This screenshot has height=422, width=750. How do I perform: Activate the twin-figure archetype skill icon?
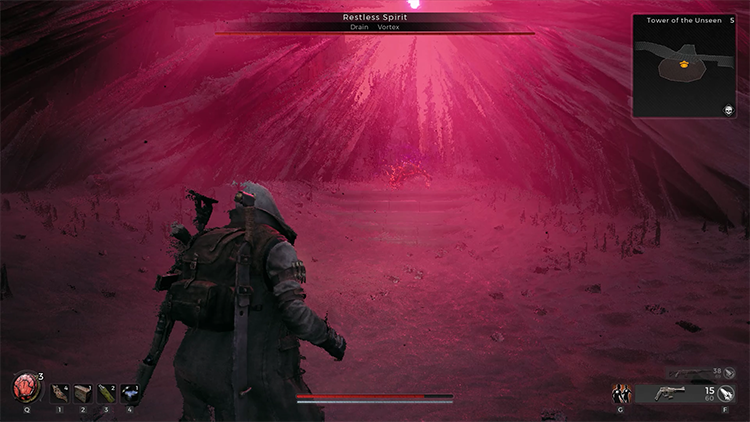click(x=621, y=394)
